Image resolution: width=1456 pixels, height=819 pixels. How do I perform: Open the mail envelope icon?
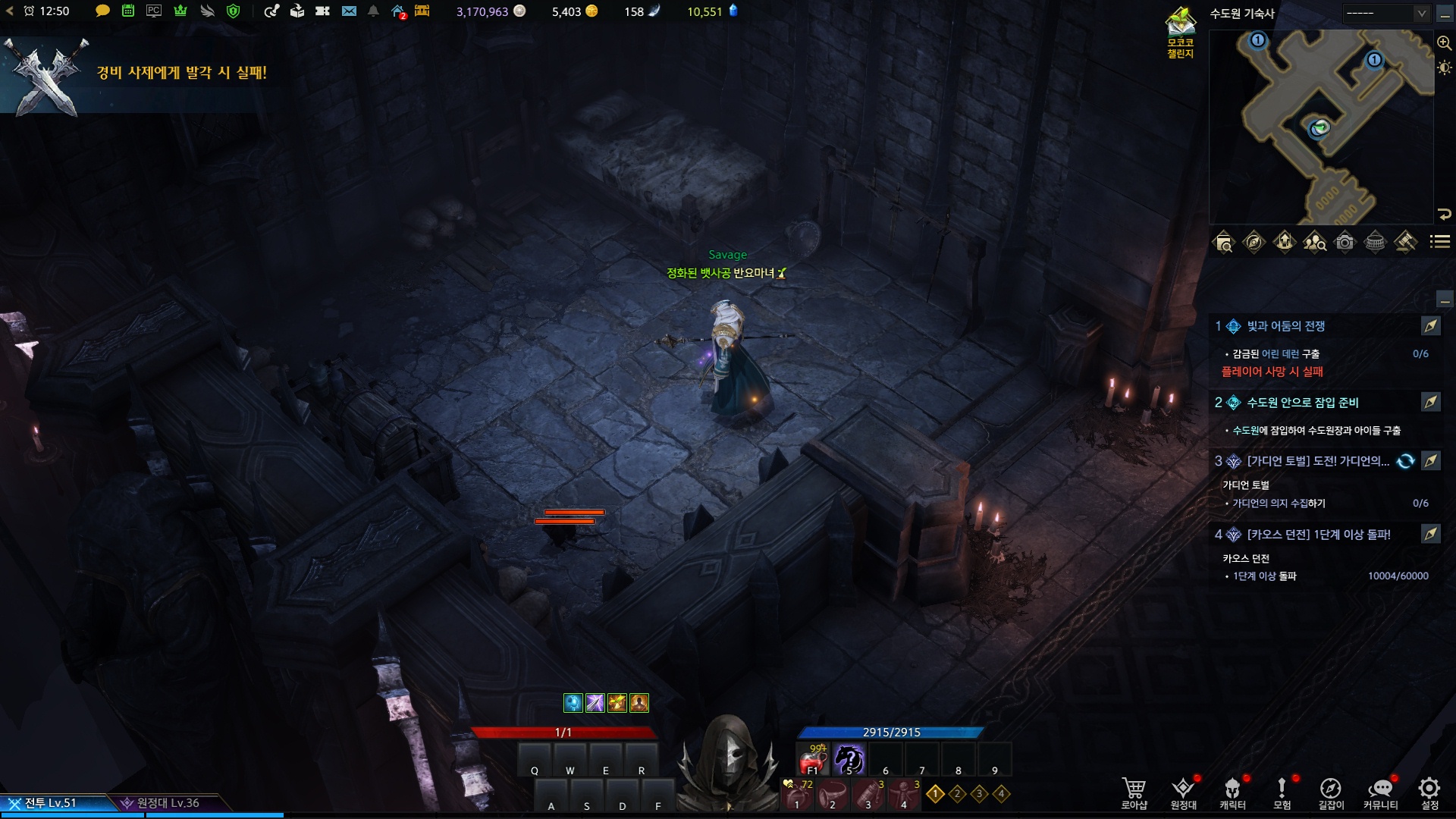tap(349, 11)
